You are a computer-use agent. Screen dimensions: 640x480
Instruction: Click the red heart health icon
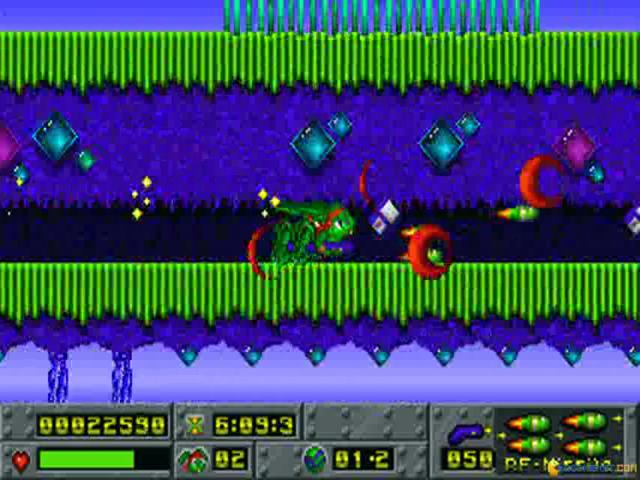pyautogui.click(x=21, y=460)
